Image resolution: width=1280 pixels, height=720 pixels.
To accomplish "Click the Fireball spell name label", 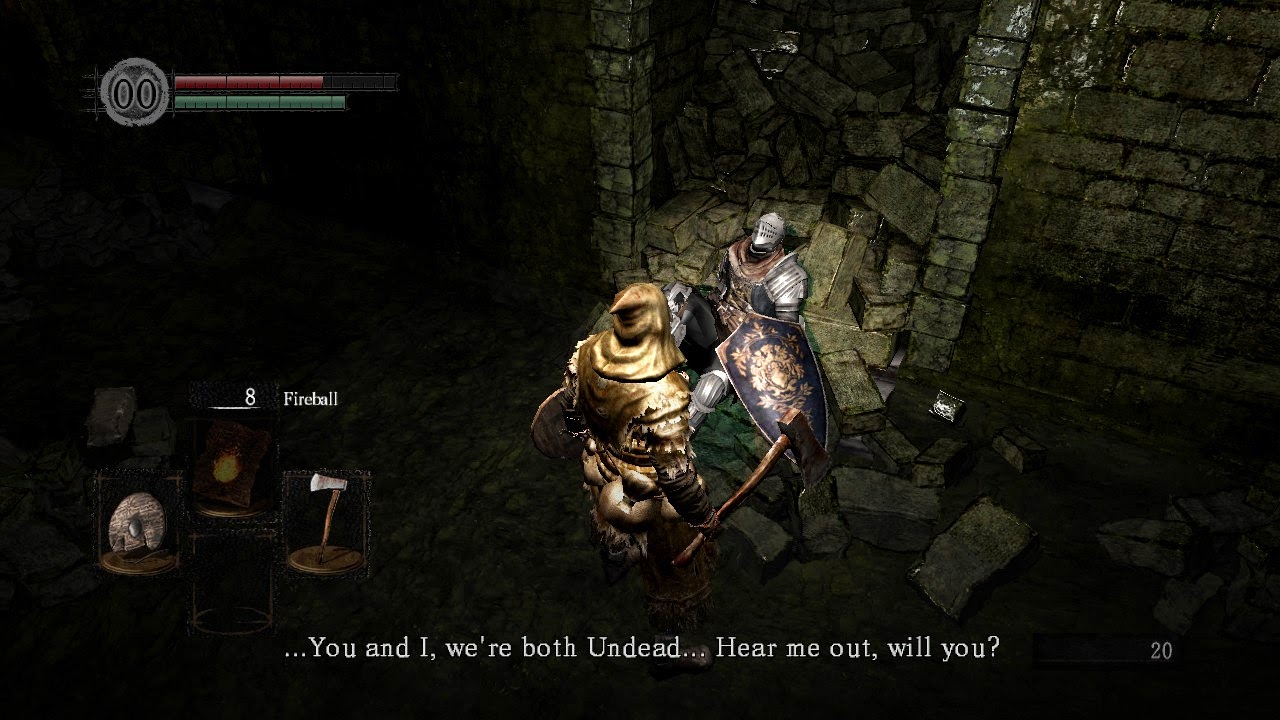I will coord(311,398).
